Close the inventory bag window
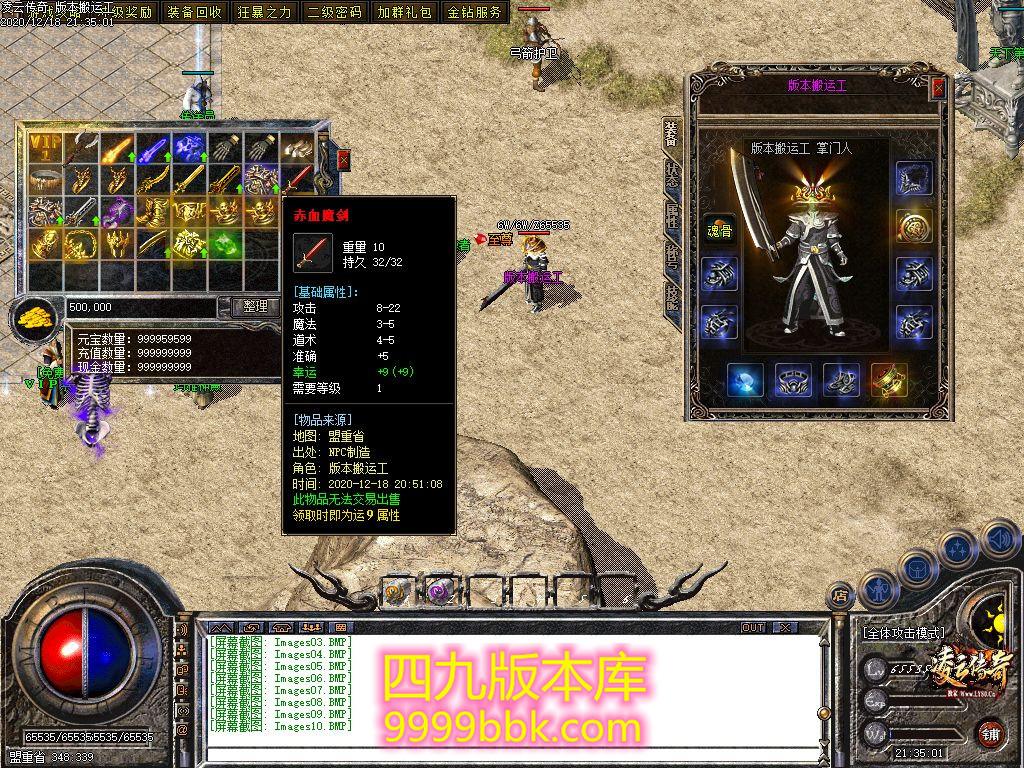Viewport: 1024px width, 768px height. tap(344, 160)
